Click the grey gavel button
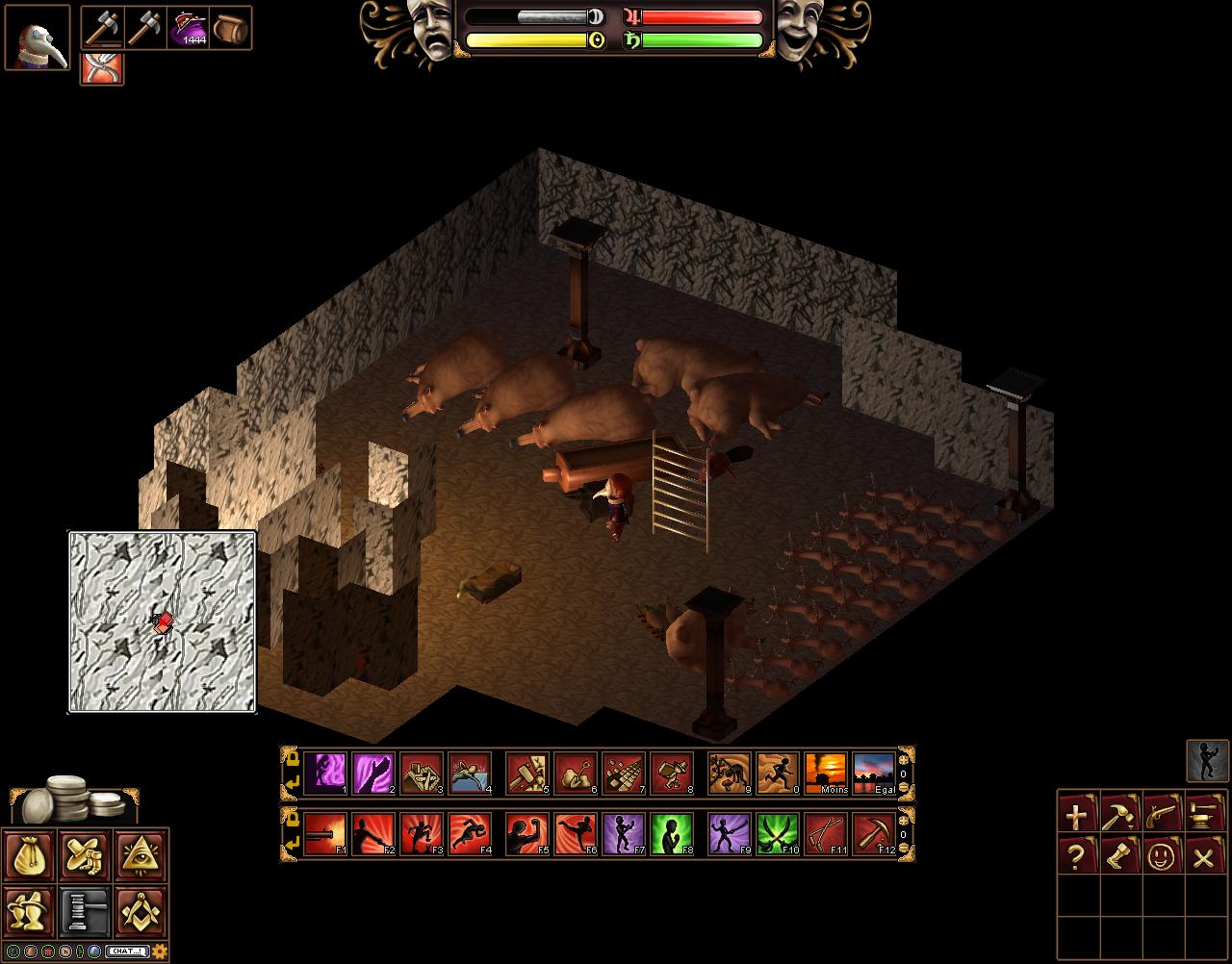The width and height of the screenshot is (1232, 964). 85,909
